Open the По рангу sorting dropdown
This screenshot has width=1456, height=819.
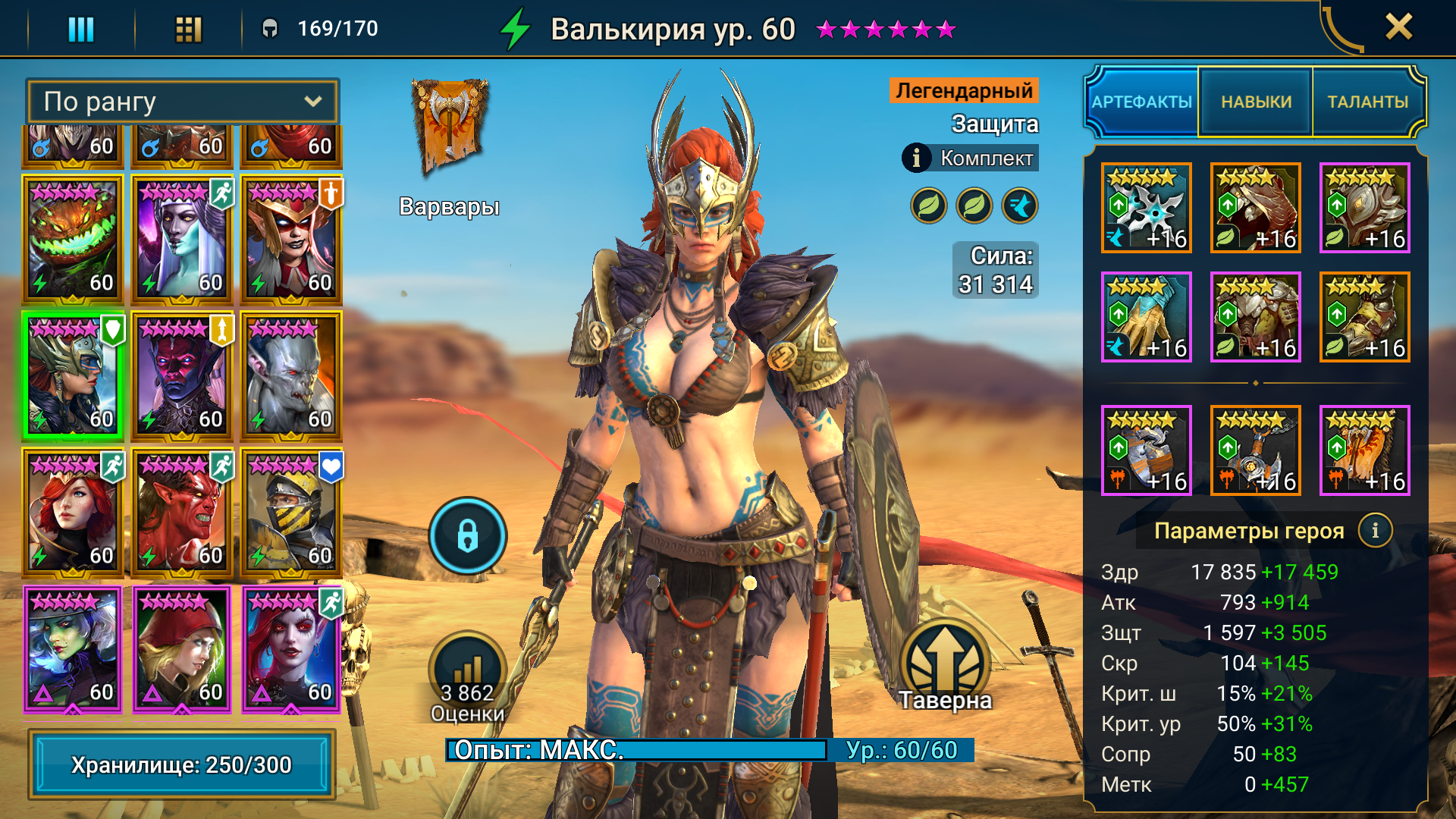click(182, 102)
